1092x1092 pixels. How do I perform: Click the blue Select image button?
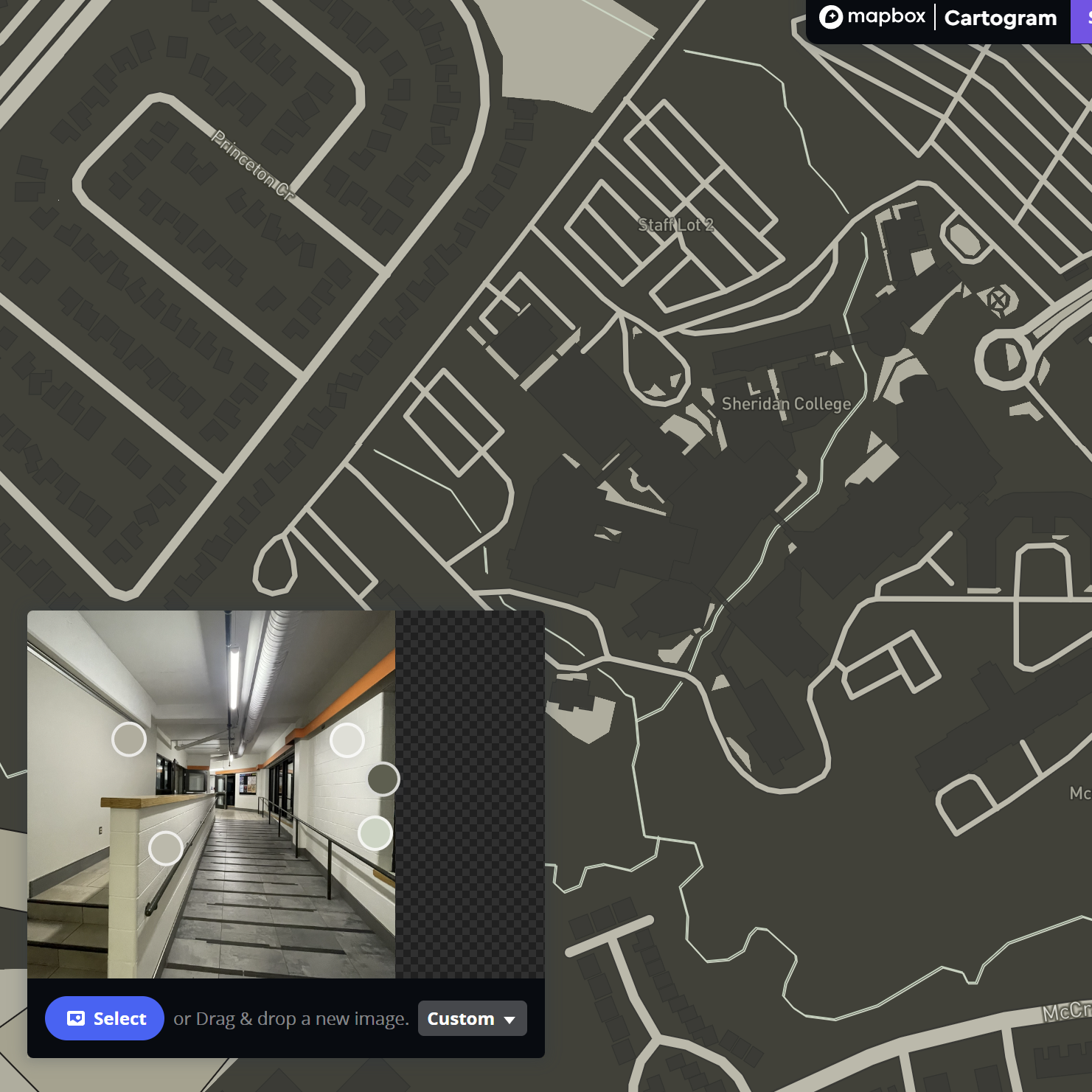point(105,1018)
